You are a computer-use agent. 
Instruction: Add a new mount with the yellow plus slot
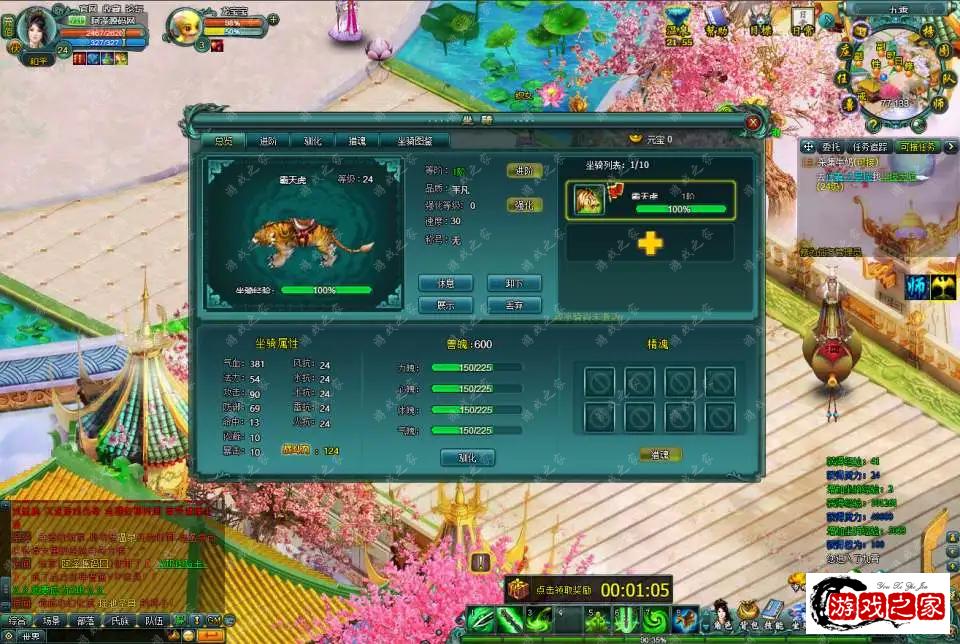tap(650, 243)
